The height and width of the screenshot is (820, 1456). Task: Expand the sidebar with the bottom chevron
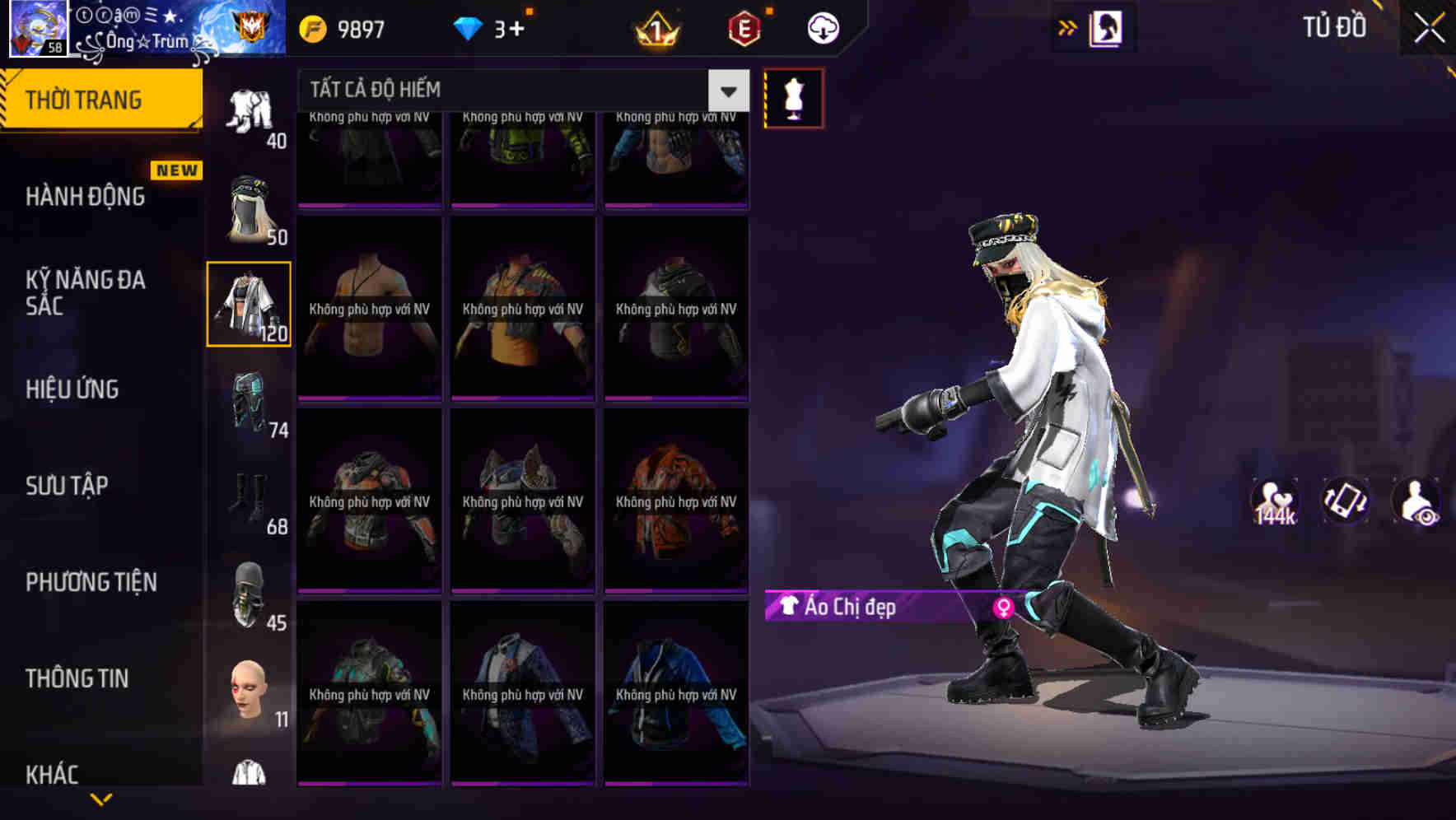[103, 797]
